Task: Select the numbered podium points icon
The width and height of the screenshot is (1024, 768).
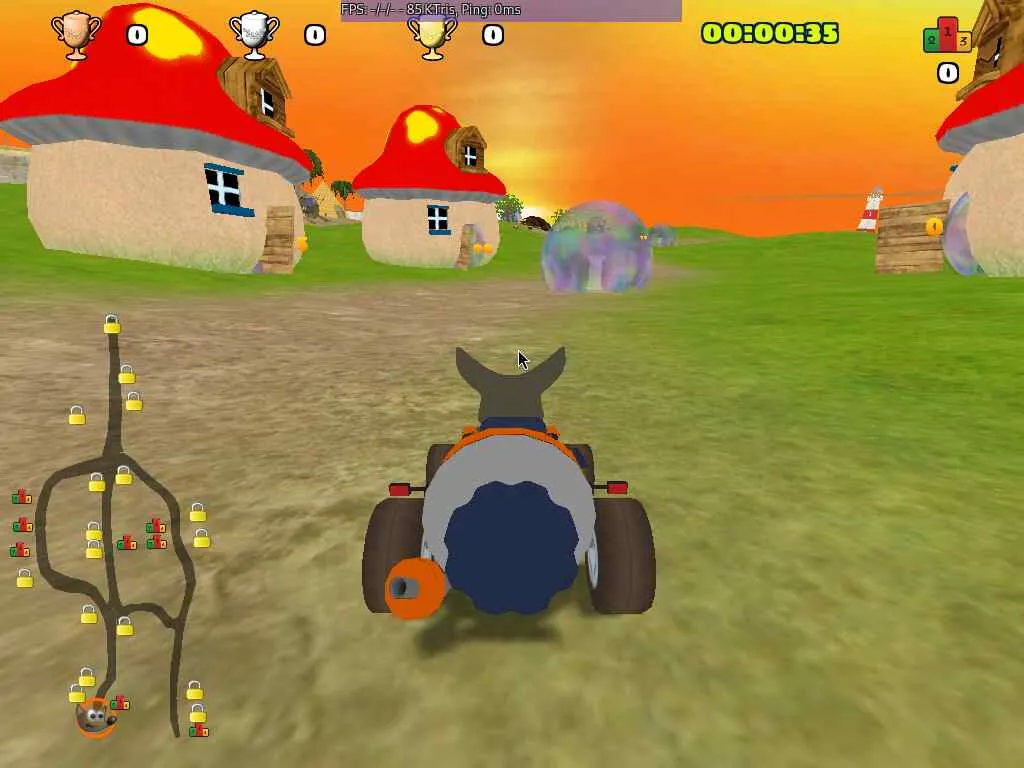Action: [947, 36]
